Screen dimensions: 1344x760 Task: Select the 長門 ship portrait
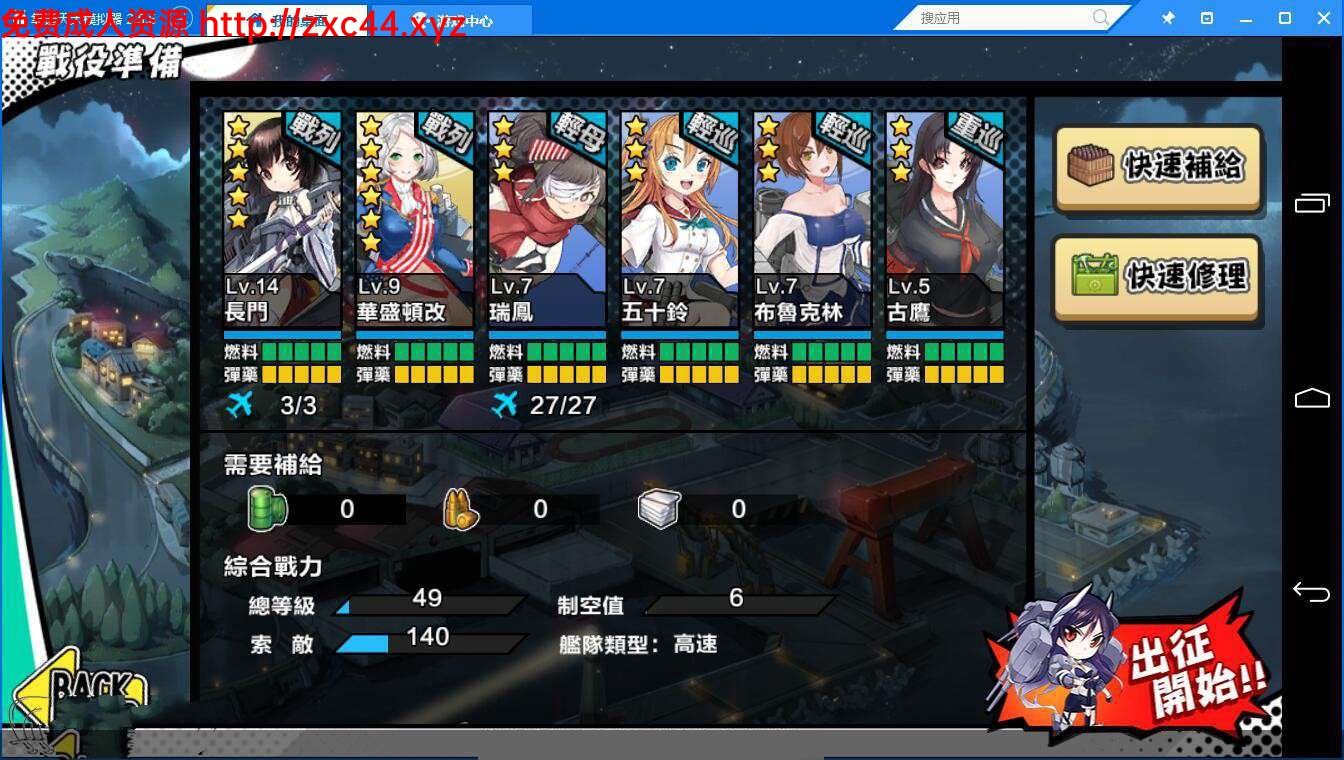click(x=281, y=200)
